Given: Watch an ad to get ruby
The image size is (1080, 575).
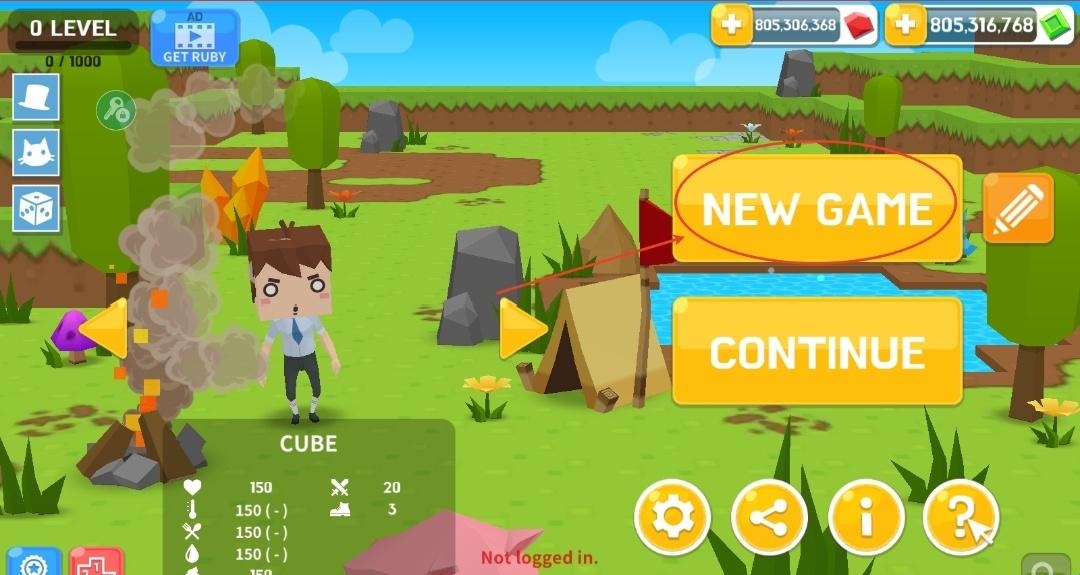Looking at the screenshot, I should [195, 38].
